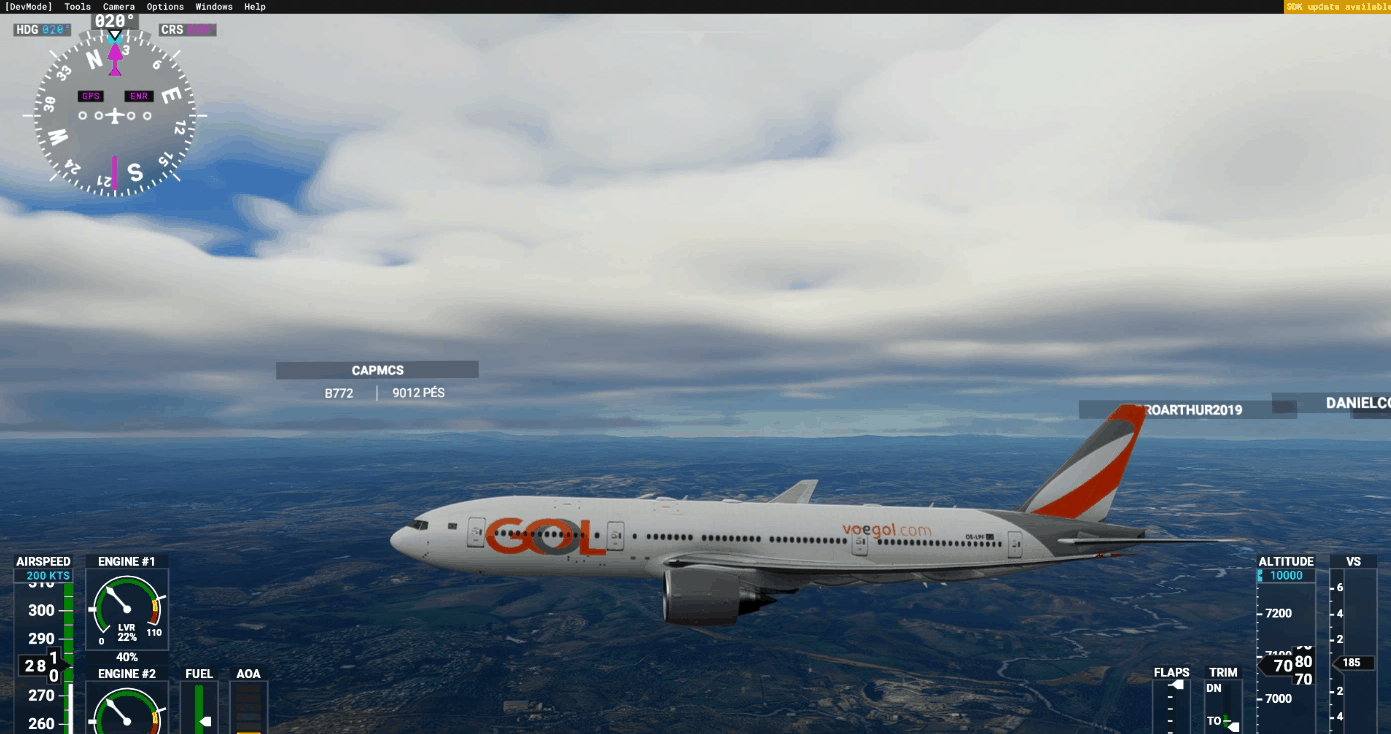The height and width of the screenshot is (734, 1391).
Task: Open the Camera menu
Action: tap(119, 7)
